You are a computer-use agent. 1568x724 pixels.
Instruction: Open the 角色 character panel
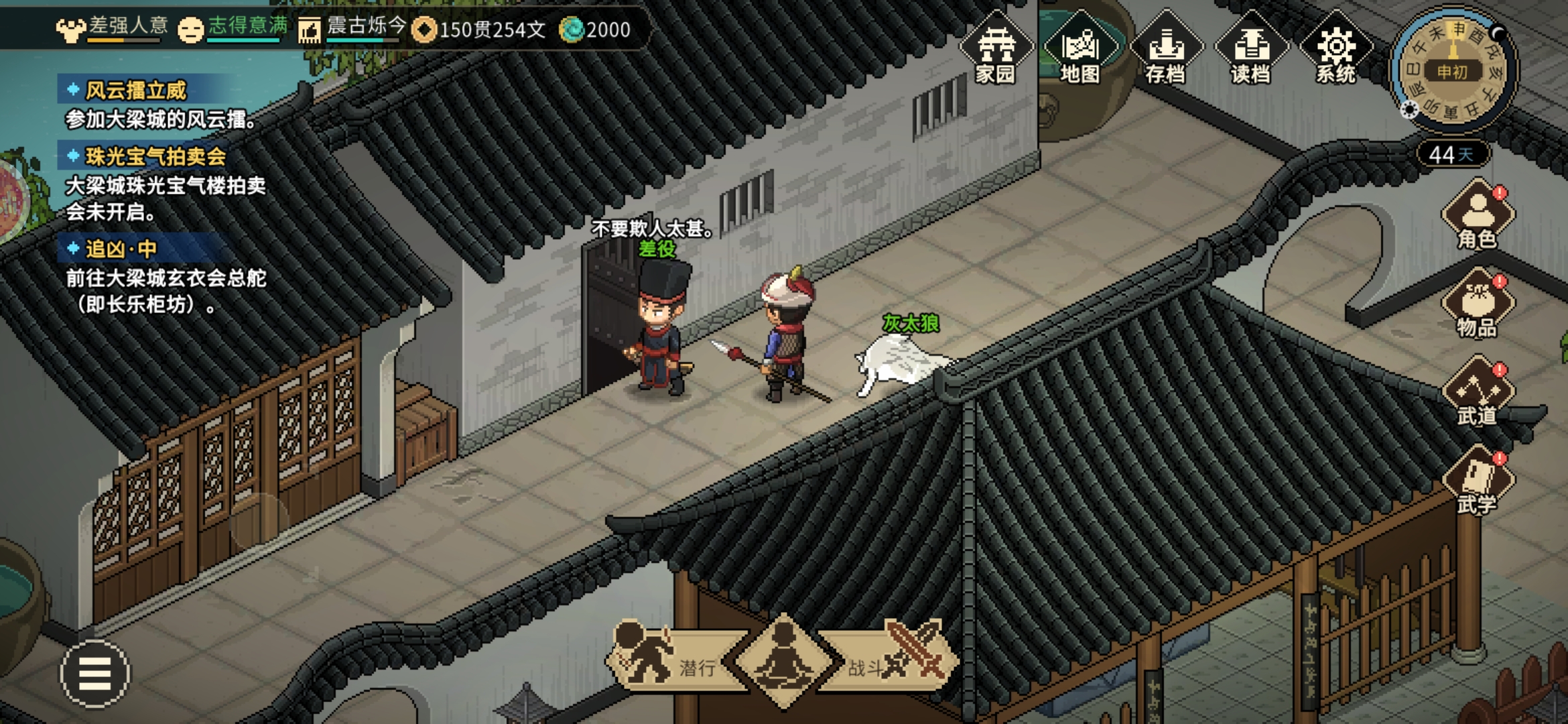coord(1478,216)
